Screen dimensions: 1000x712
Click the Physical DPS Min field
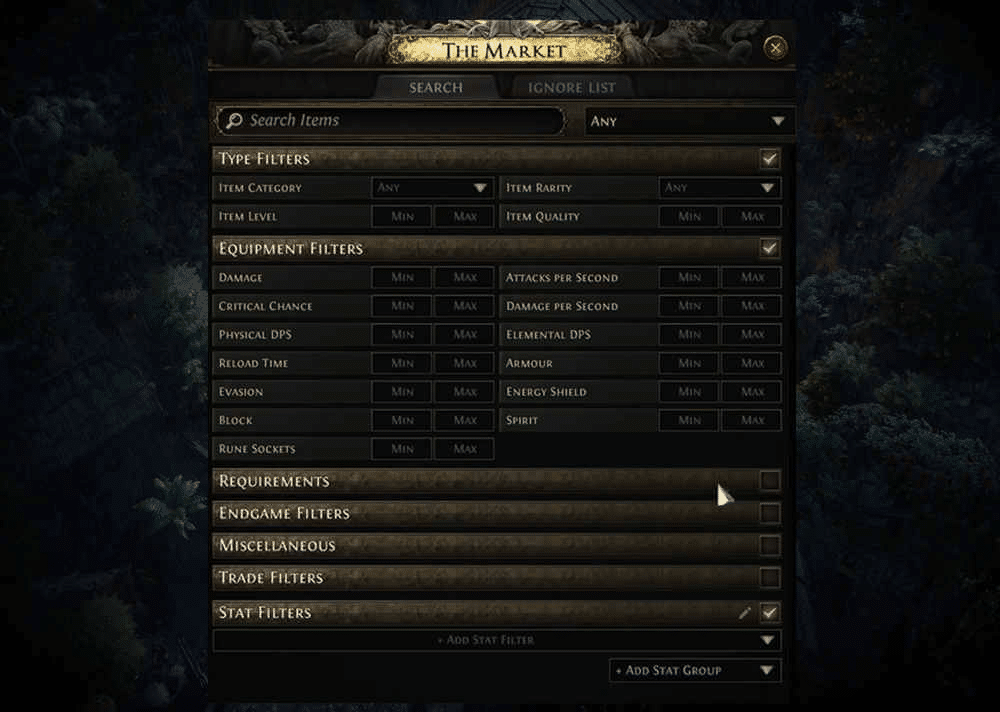402,335
